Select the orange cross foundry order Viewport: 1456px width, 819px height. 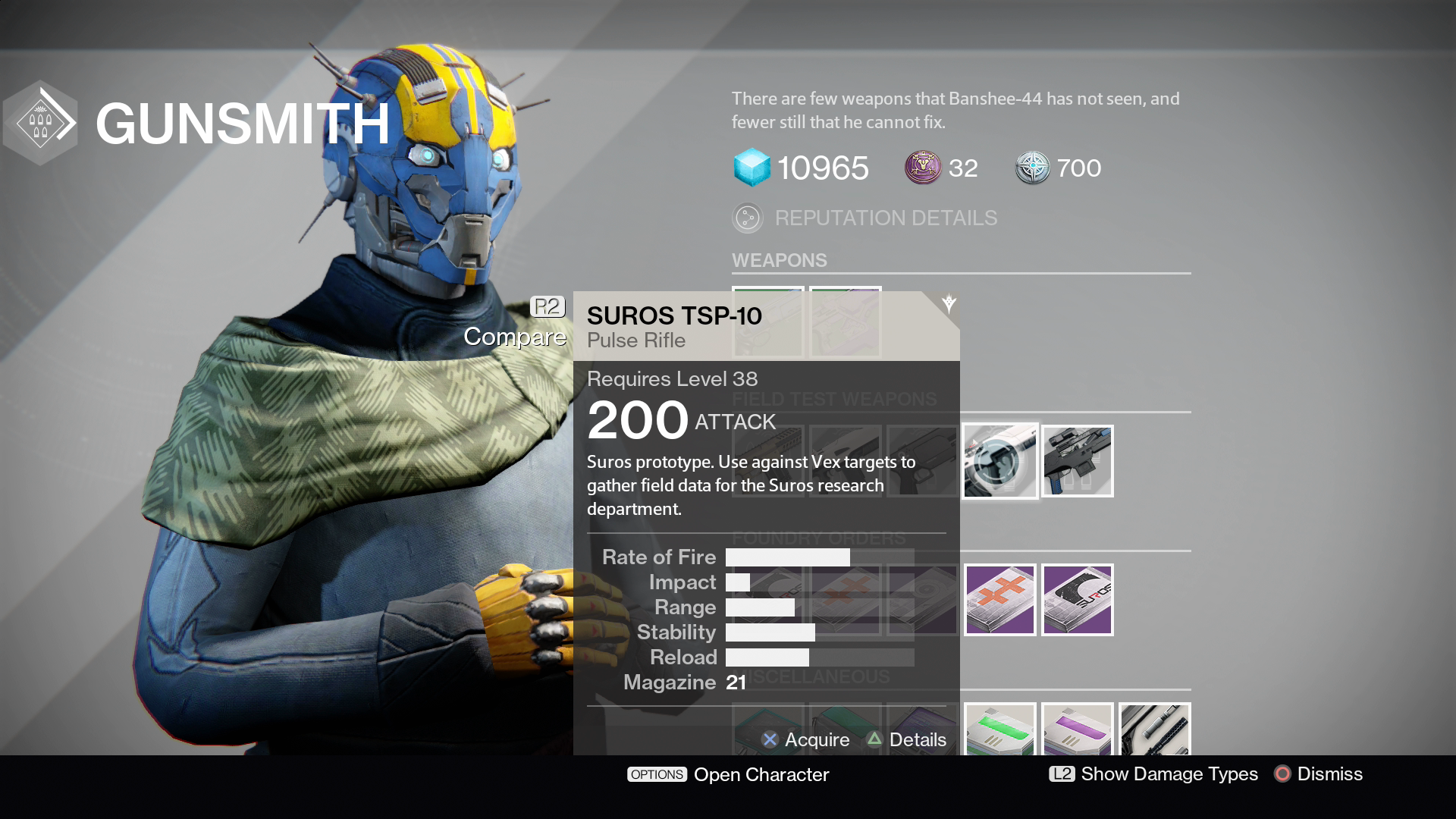[1000, 600]
